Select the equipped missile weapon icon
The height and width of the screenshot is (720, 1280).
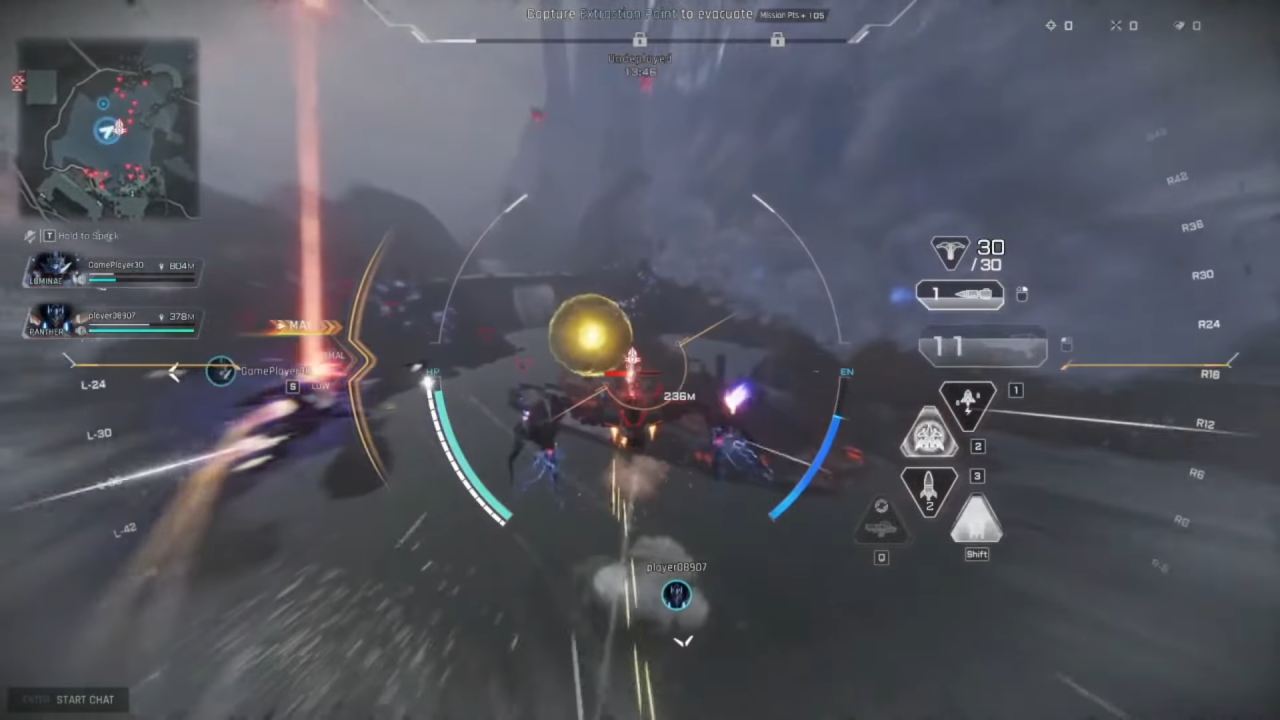(959, 294)
